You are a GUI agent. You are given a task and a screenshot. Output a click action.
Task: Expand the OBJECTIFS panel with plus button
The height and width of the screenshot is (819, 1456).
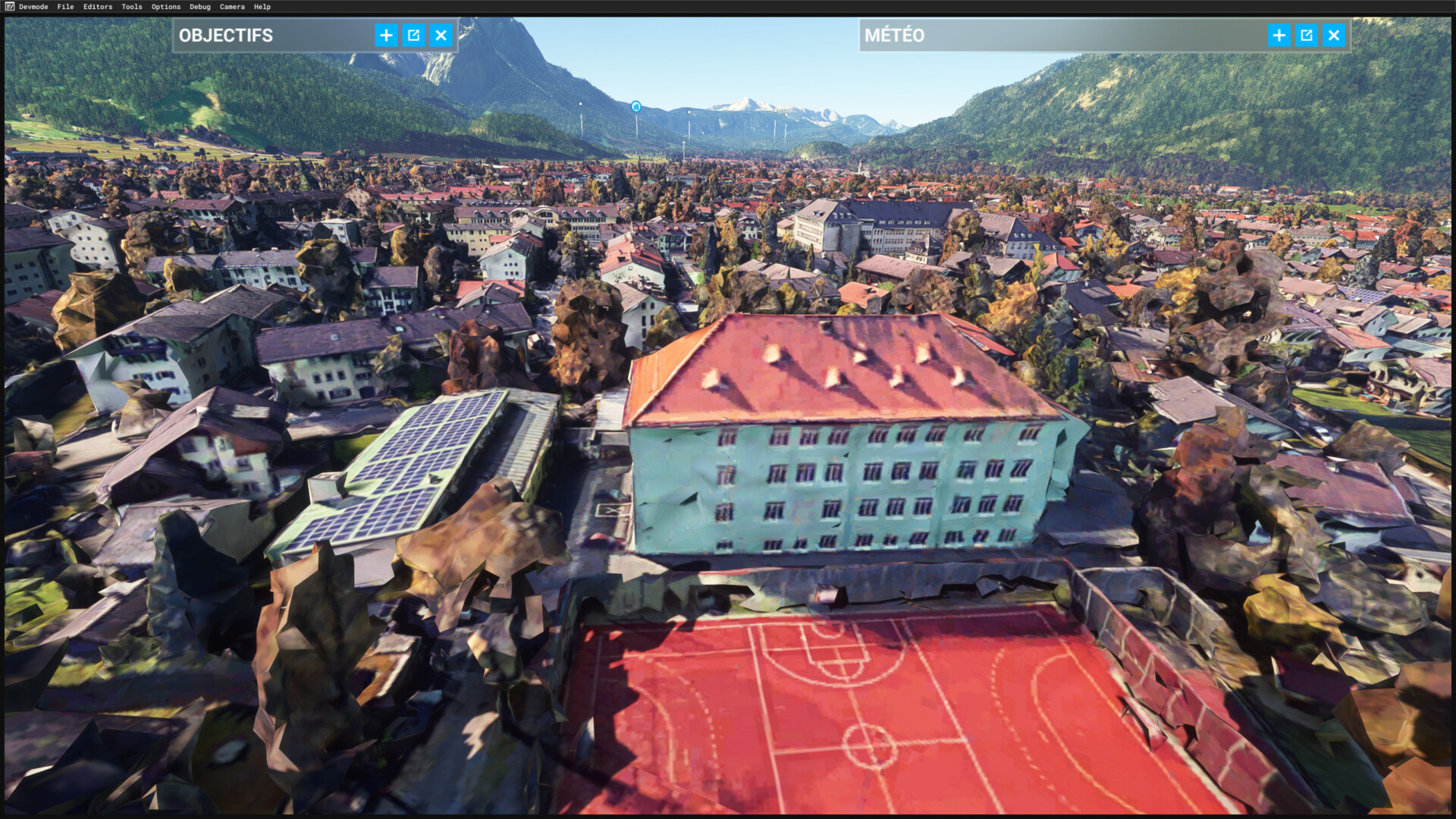[386, 35]
